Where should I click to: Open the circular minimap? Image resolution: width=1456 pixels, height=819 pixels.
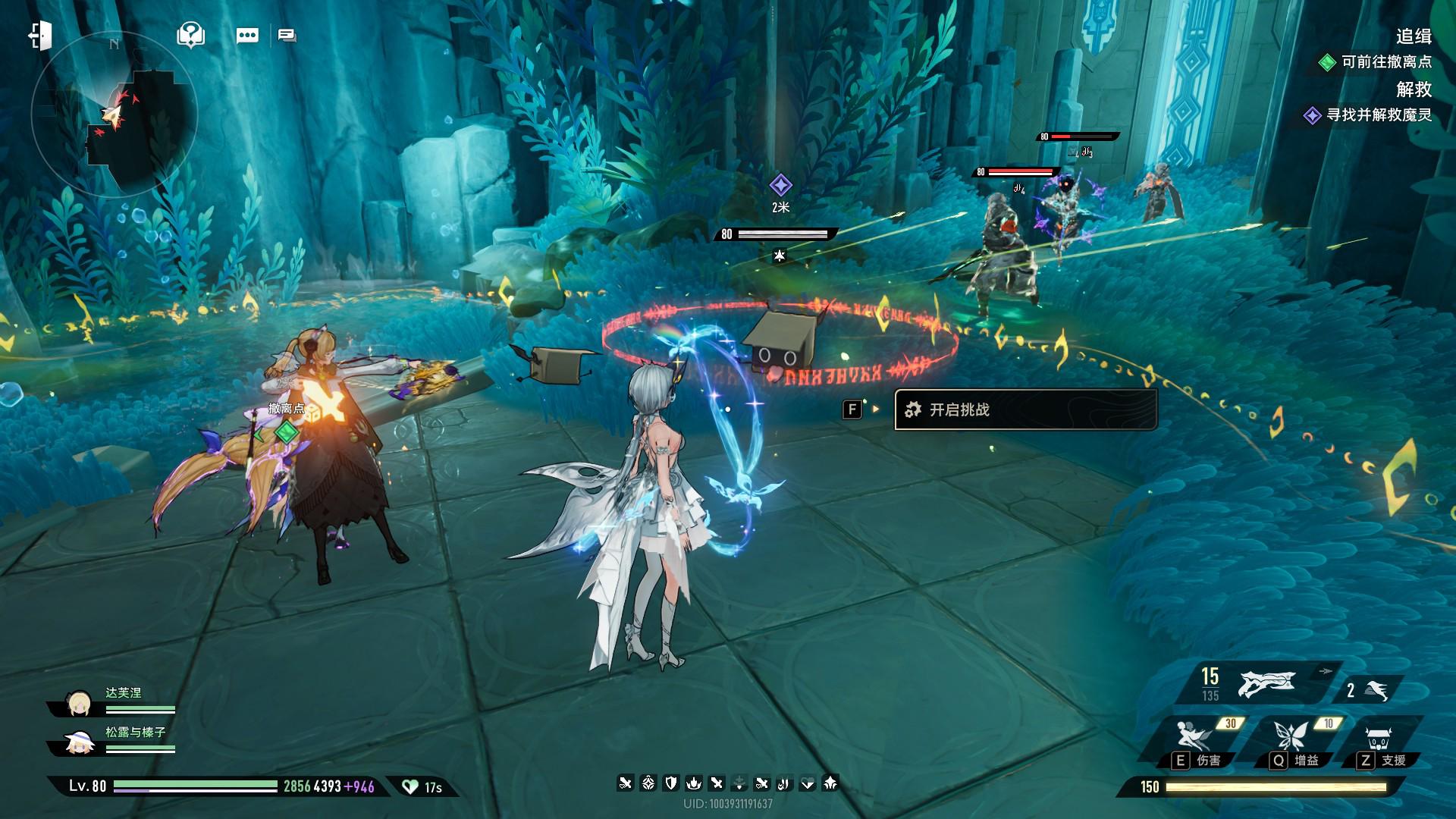[x=115, y=115]
